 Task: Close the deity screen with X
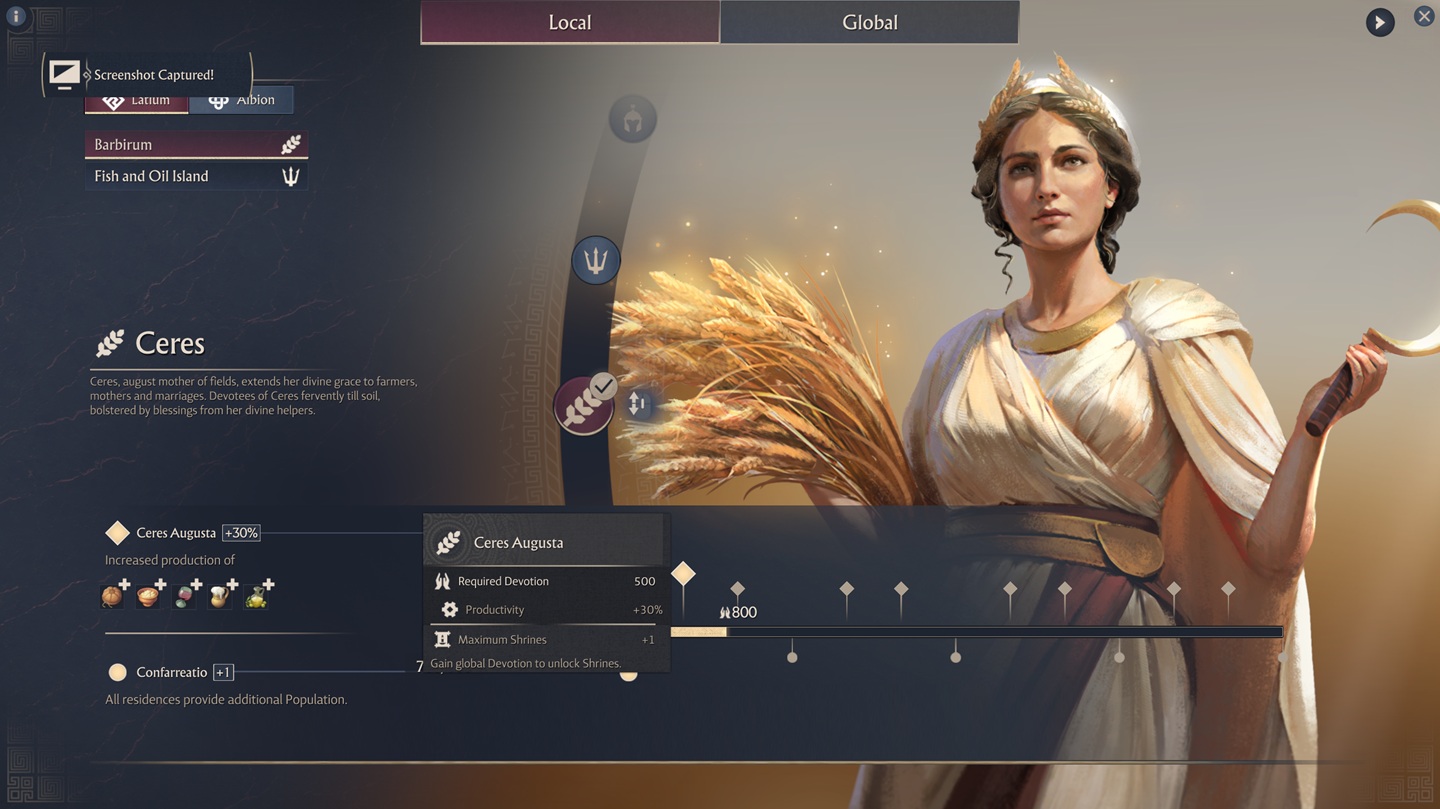[1424, 16]
